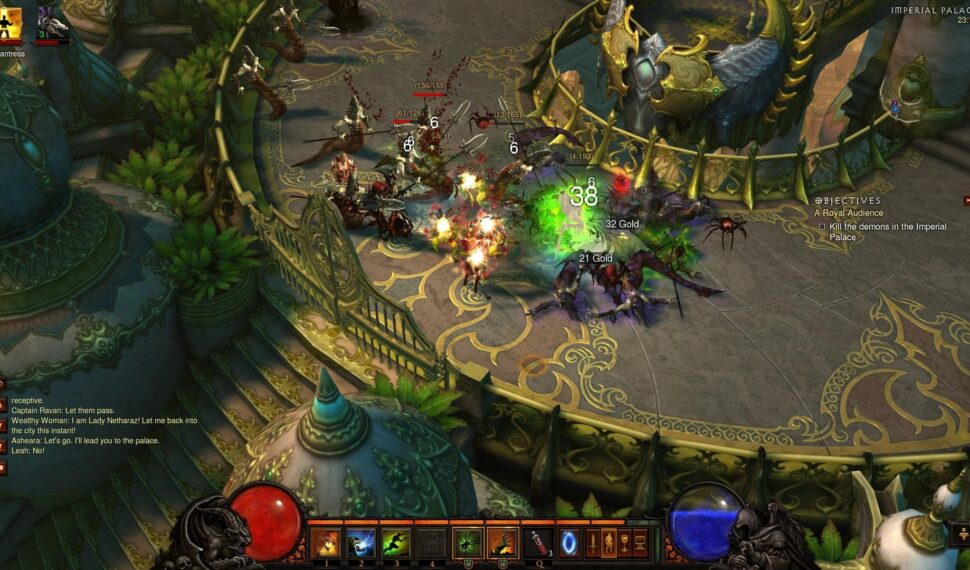The width and height of the screenshot is (970, 570).
Task: Activate the orange claw hand skill
Action: click(x=502, y=543)
